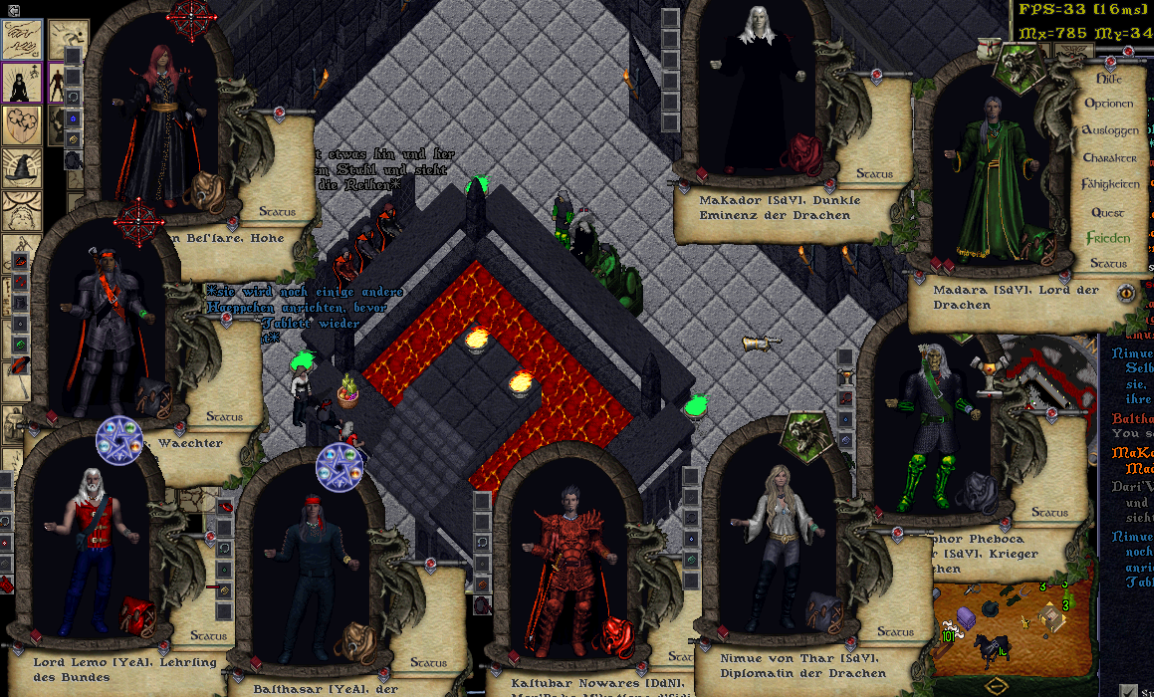Open the Optionen menu
This screenshot has width=1154, height=697.
point(1108,104)
